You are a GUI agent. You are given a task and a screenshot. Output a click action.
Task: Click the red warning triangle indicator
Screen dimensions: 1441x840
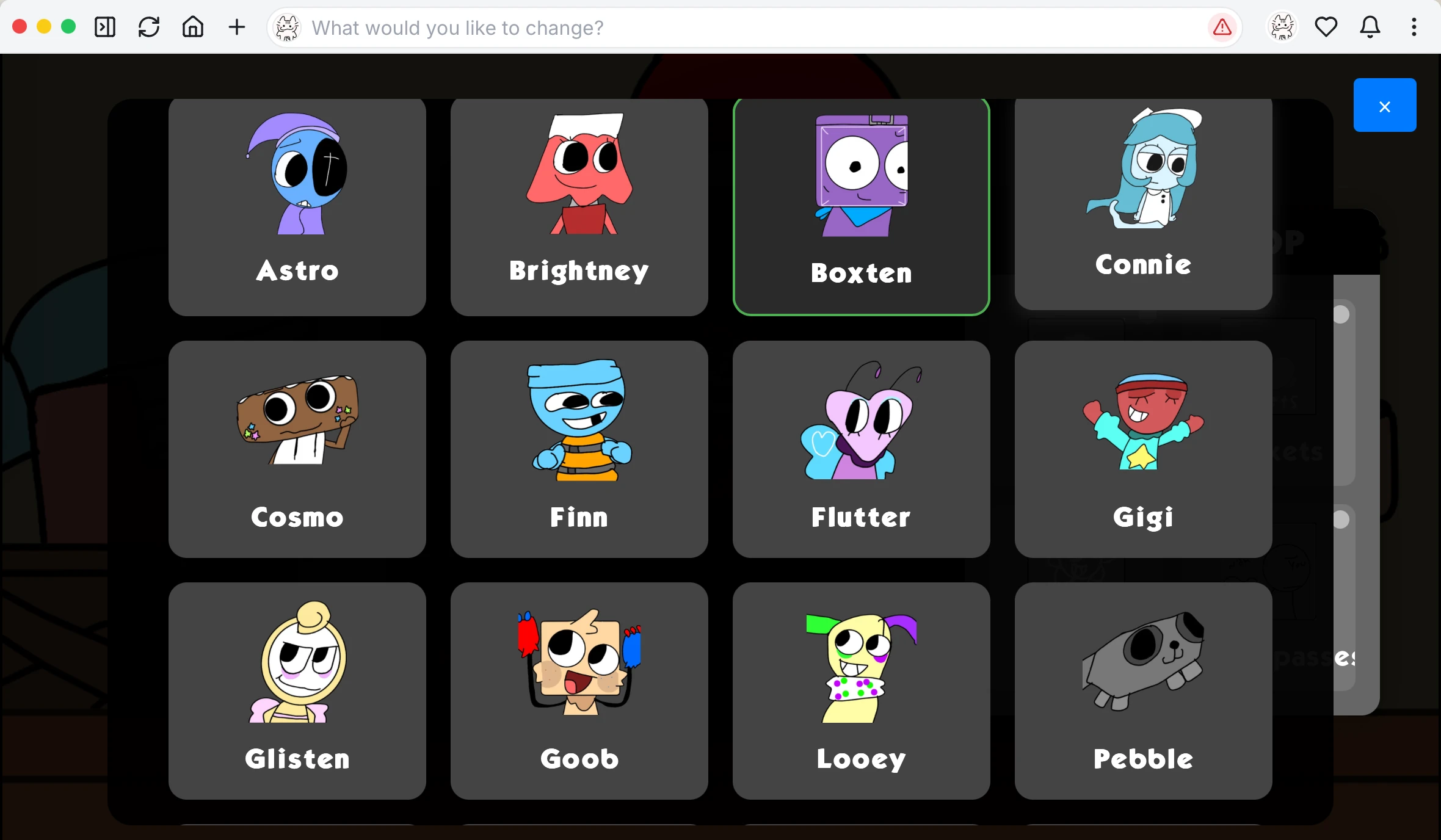(x=1221, y=27)
